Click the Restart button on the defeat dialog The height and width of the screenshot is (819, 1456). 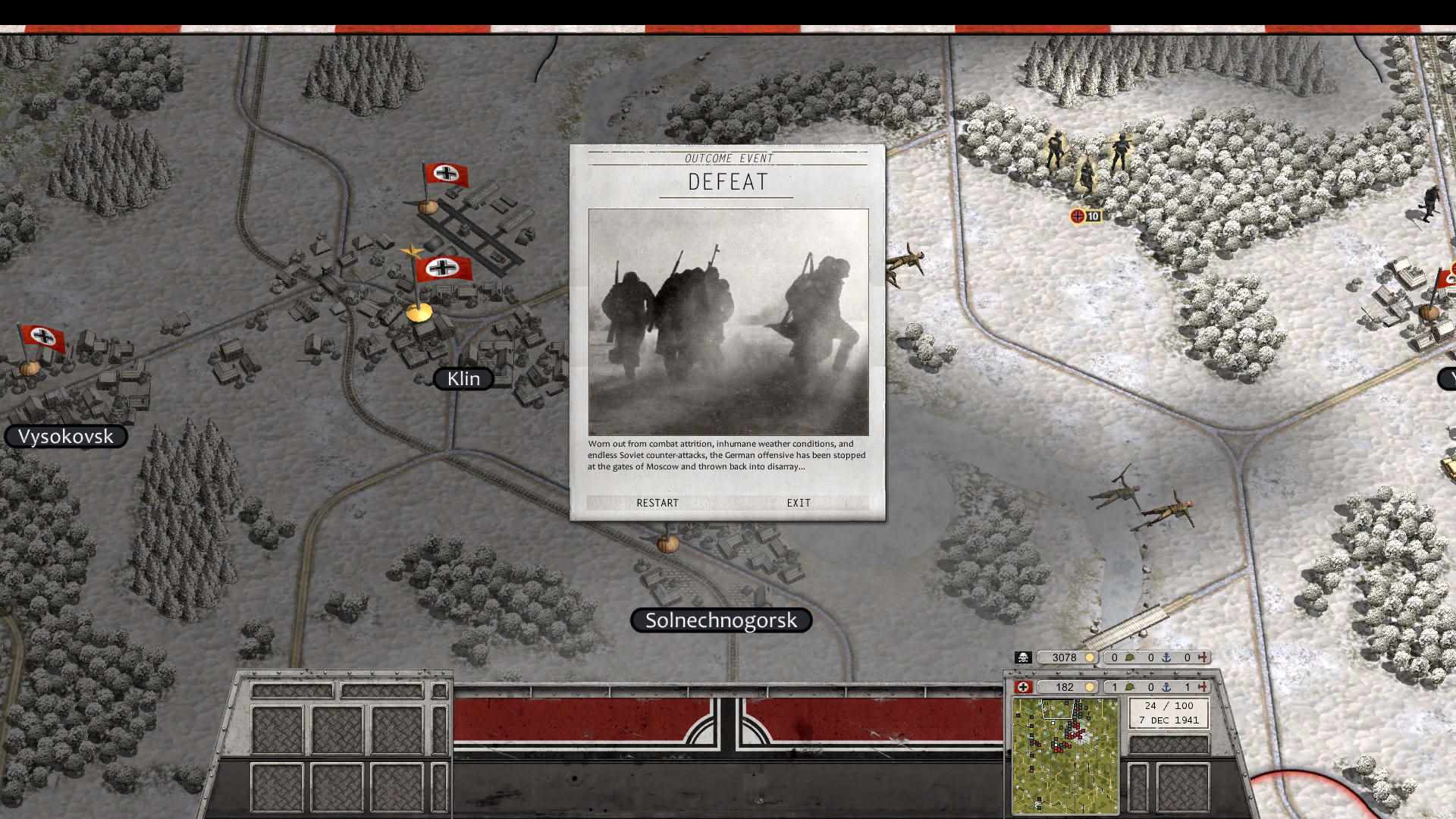point(657,503)
